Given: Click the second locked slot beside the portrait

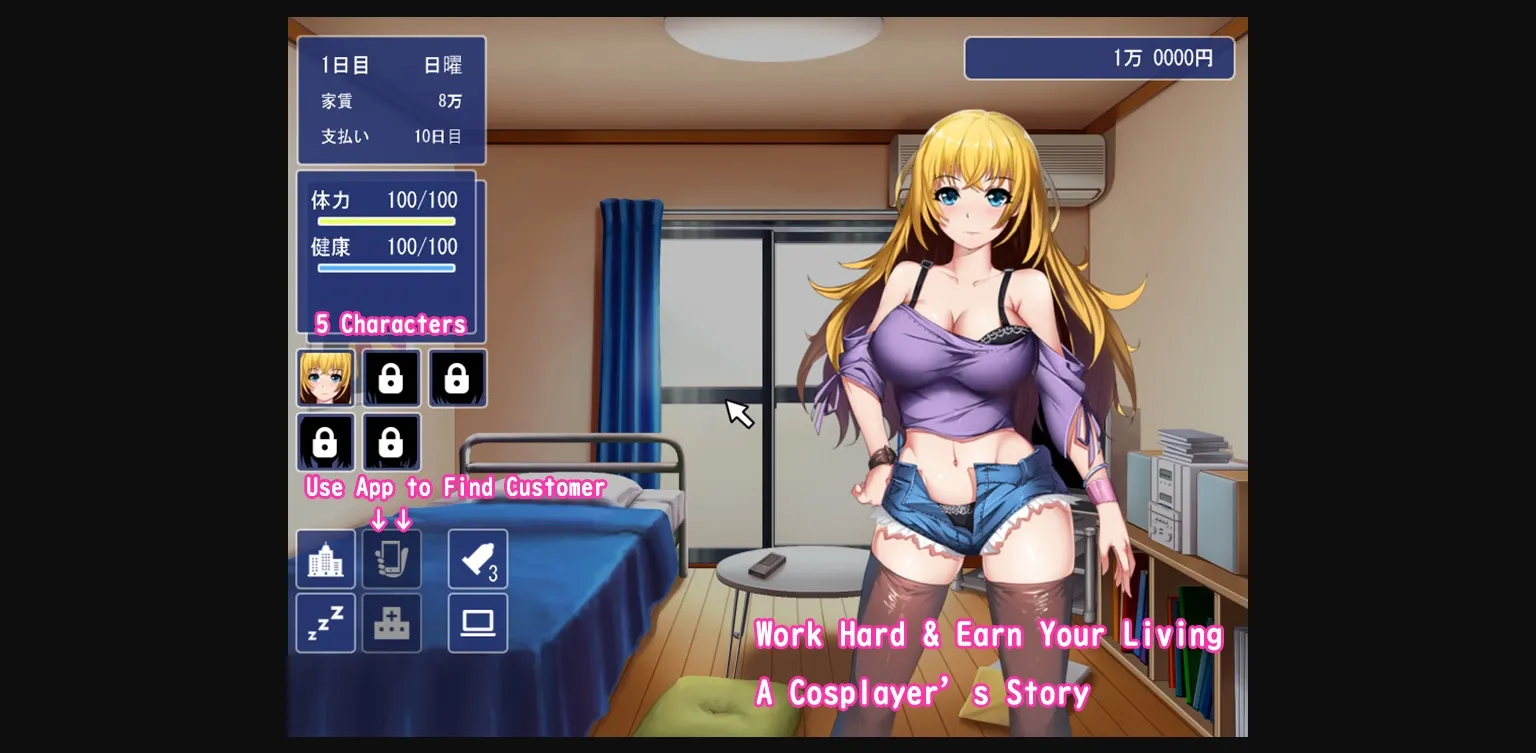Looking at the screenshot, I should (x=457, y=378).
